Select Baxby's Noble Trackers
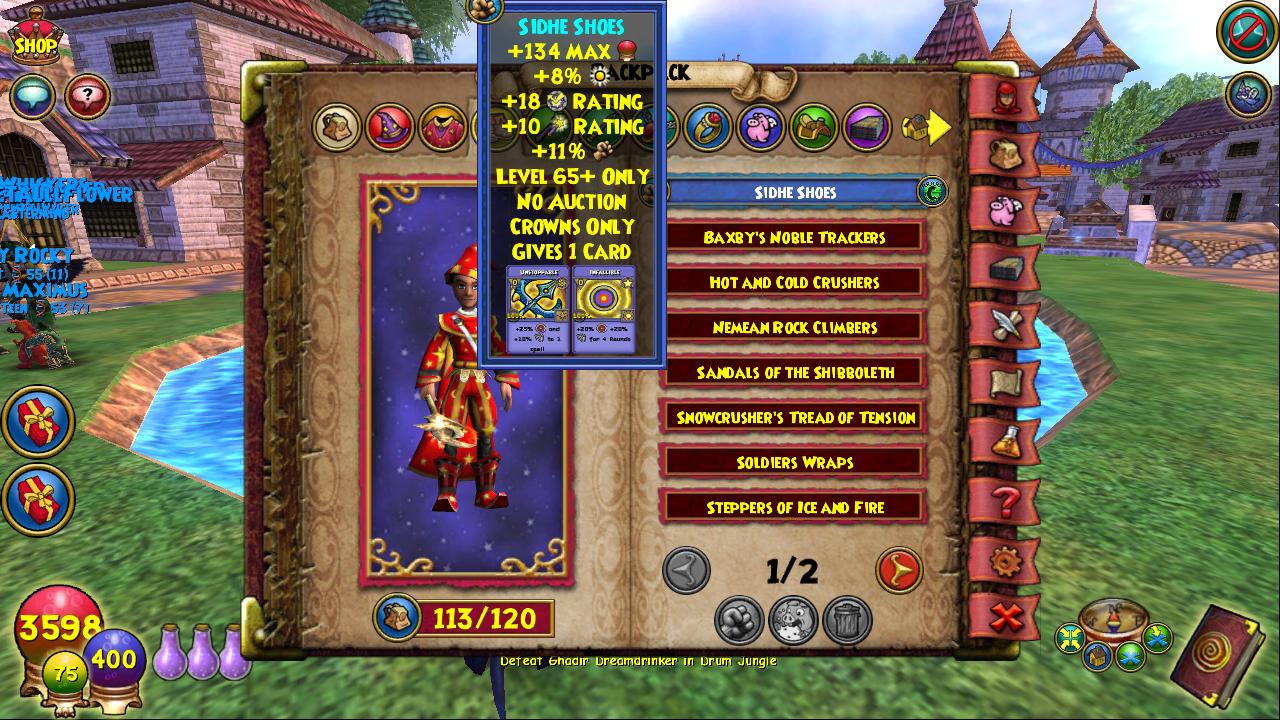1280x720 pixels. coord(795,238)
